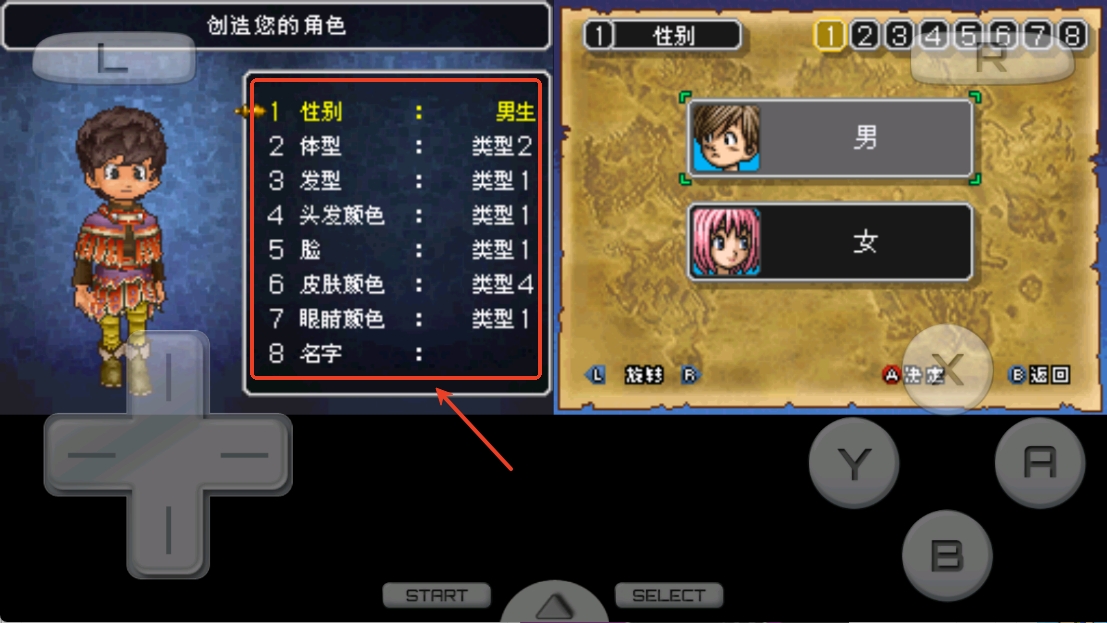Tap the emulator's L shoulder button

point(113,59)
